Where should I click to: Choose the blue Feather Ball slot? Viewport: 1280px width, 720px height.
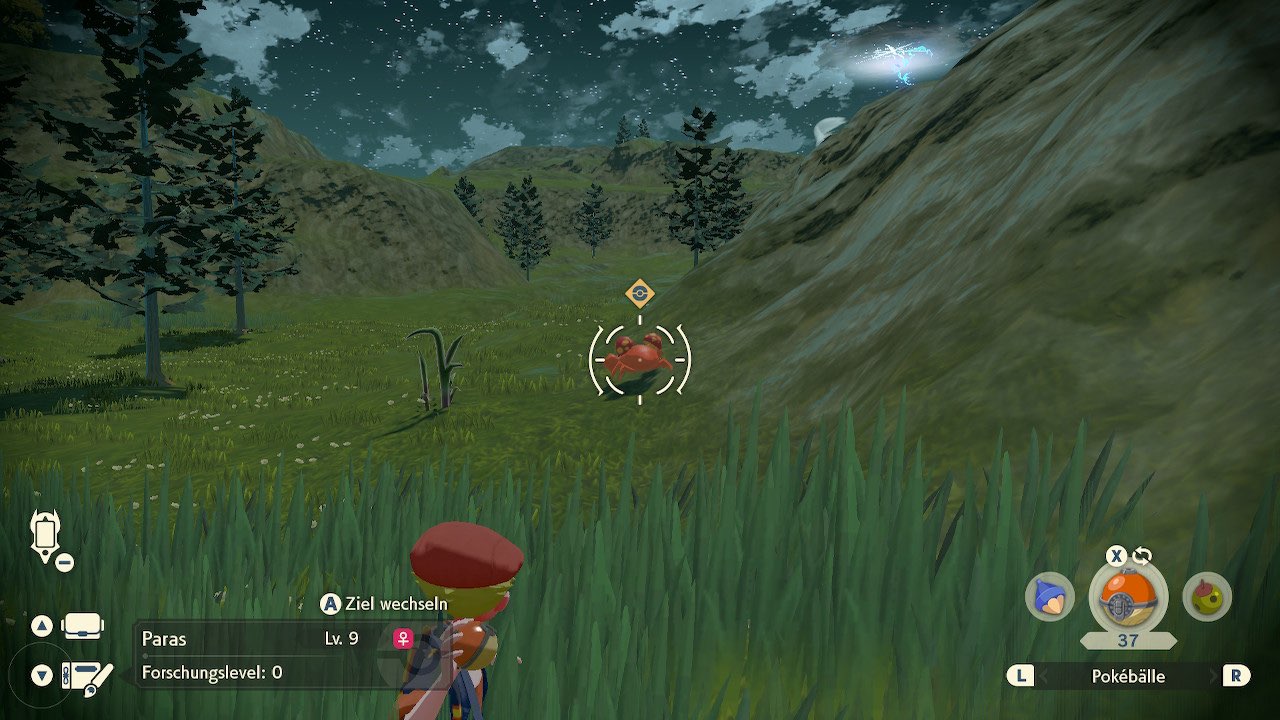pos(1049,597)
